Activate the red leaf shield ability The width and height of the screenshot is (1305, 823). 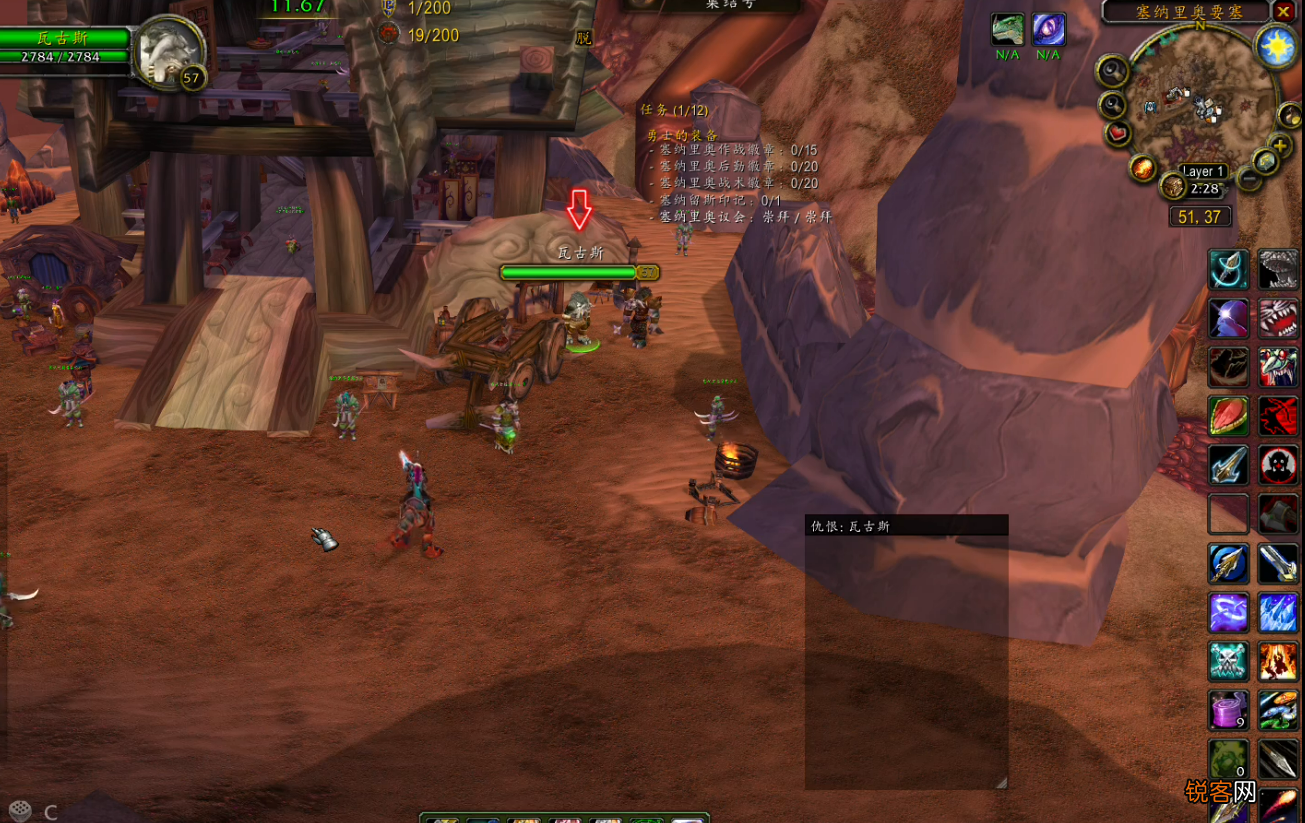(1228, 416)
